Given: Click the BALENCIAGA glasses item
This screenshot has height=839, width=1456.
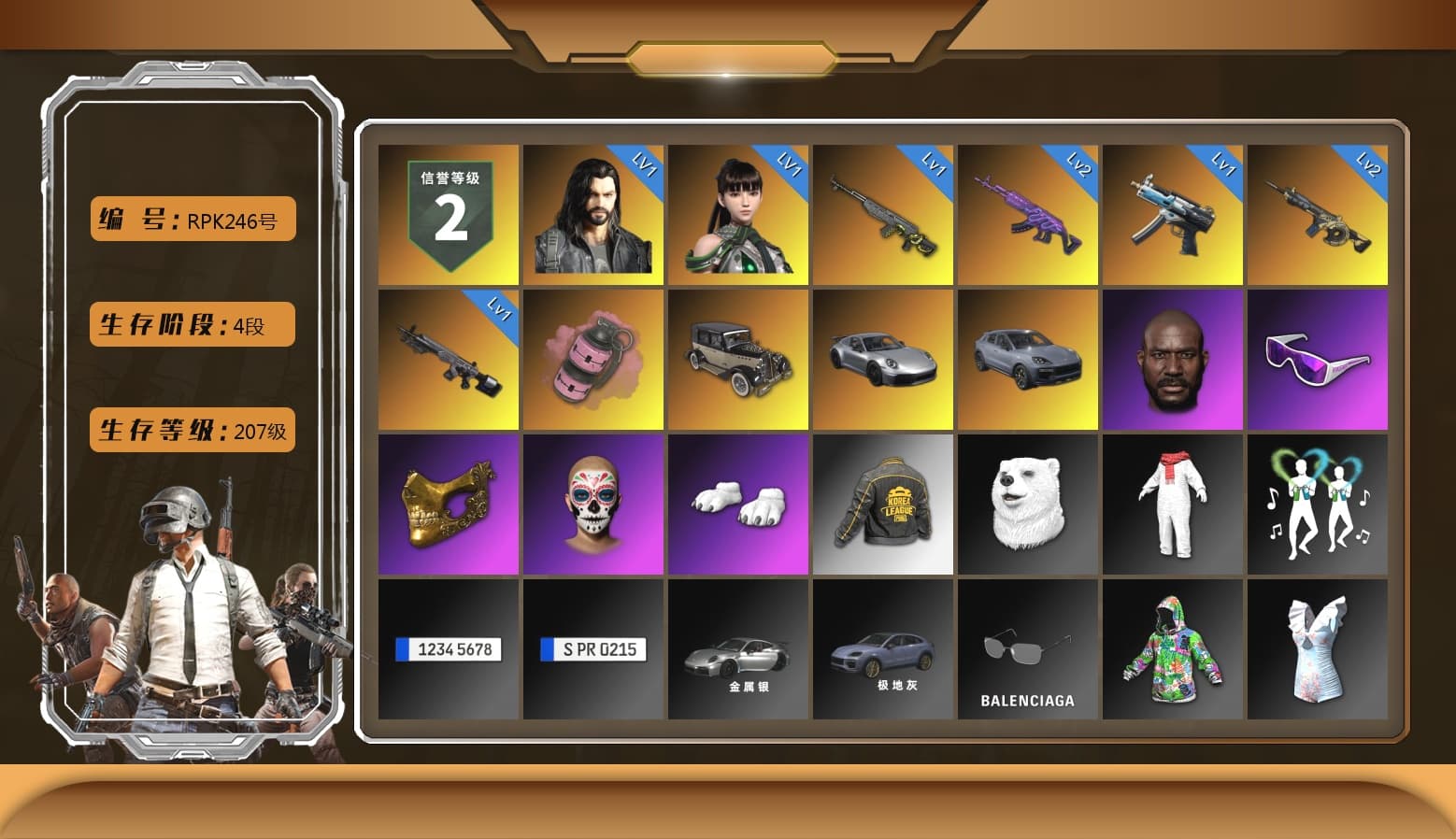Looking at the screenshot, I should click(x=1028, y=649).
